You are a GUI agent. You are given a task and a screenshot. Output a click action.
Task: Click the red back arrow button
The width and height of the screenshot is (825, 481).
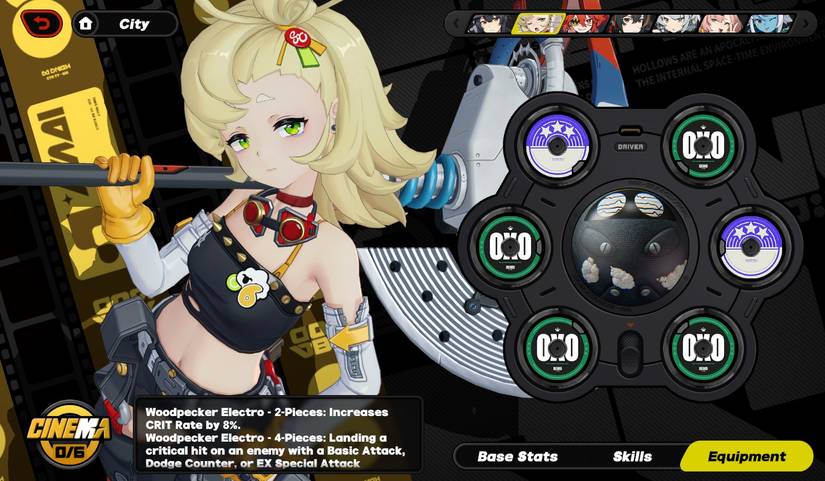pyautogui.click(x=41, y=23)
